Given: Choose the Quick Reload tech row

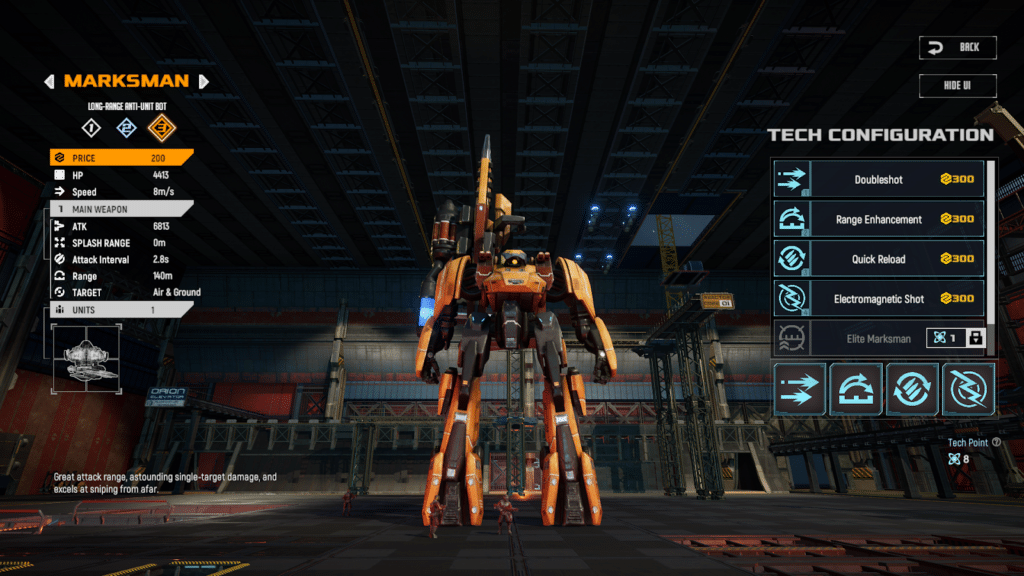Looking at the screenshot, I should click(879, 259).
